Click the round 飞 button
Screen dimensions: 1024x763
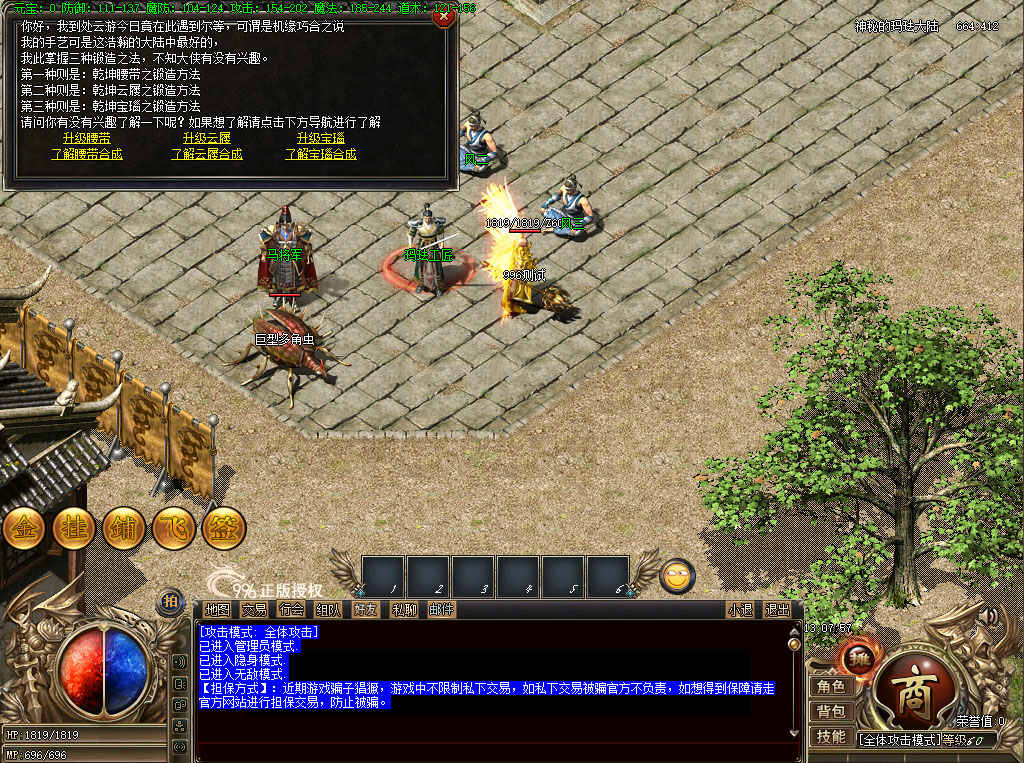coord(174,529)
